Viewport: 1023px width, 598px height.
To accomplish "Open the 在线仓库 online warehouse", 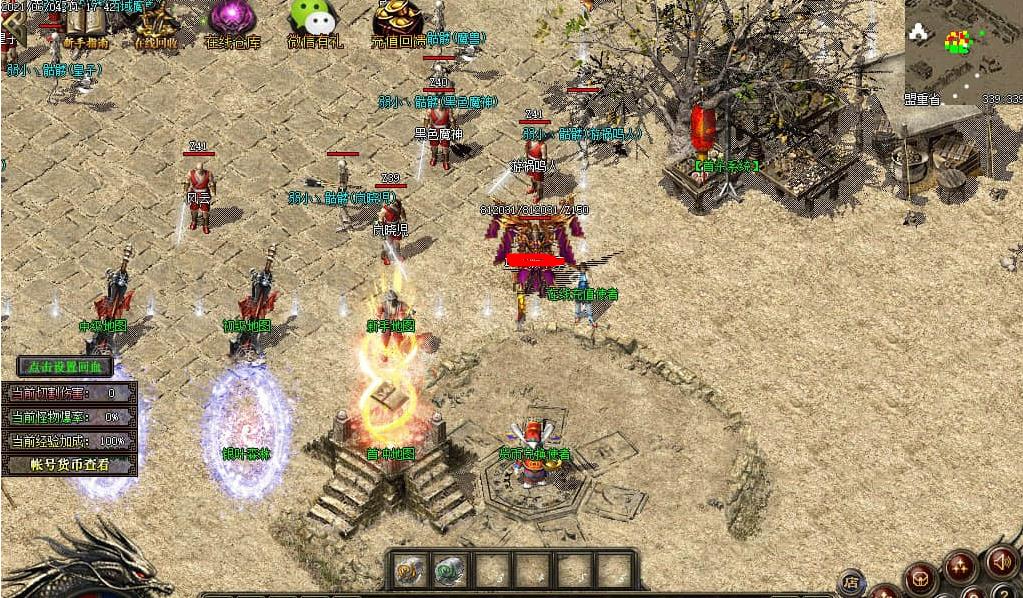I will pos(233,22).
